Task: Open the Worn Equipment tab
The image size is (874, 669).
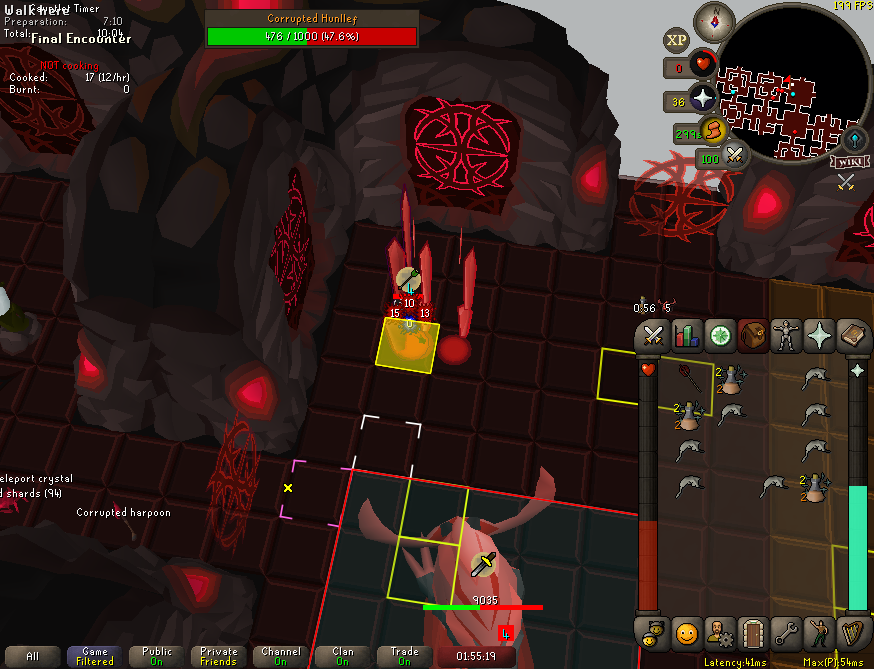Action: pyautogui.click(x=786, y=336)
